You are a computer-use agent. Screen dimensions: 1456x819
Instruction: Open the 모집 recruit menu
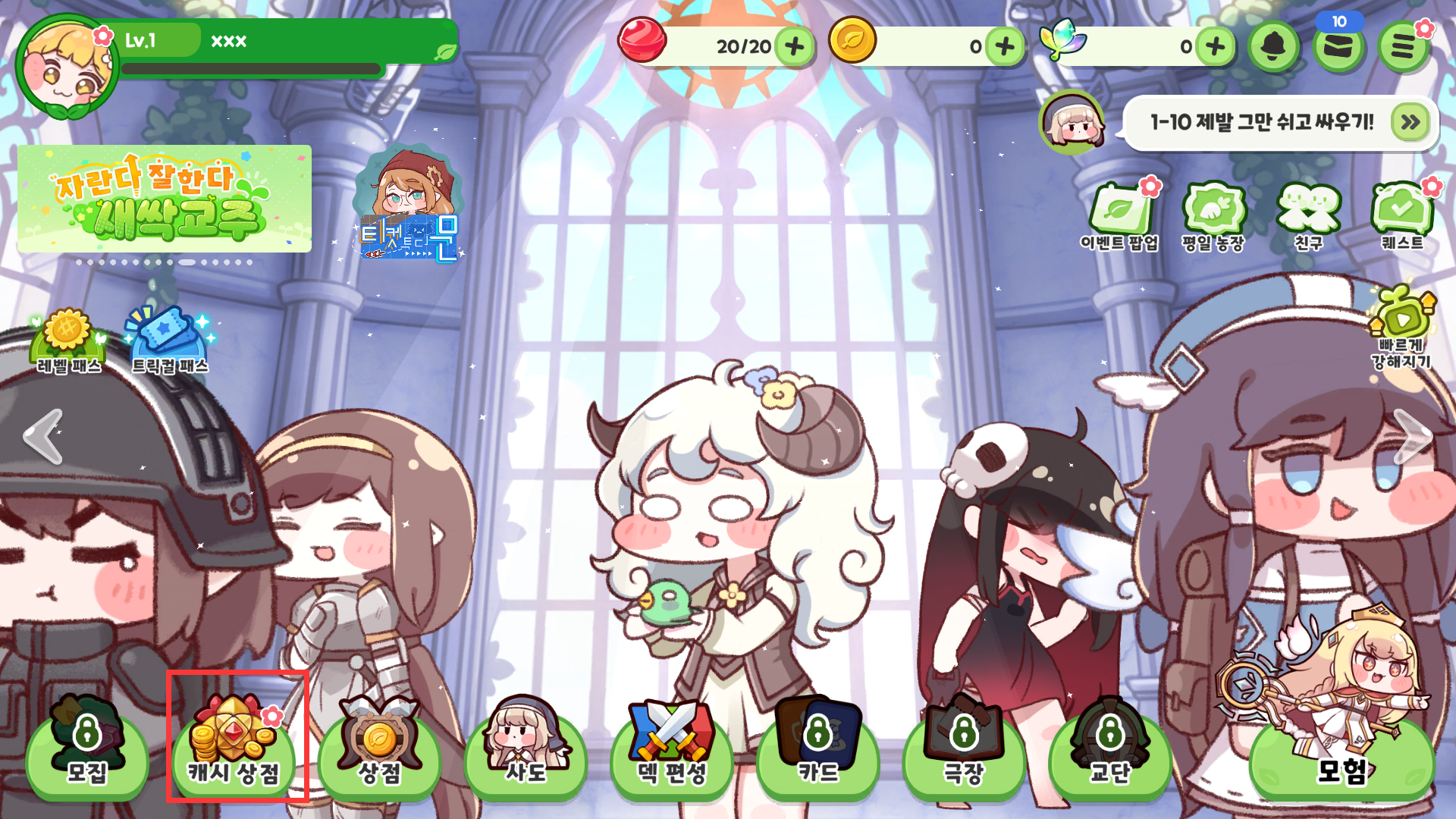coord(87,751)
